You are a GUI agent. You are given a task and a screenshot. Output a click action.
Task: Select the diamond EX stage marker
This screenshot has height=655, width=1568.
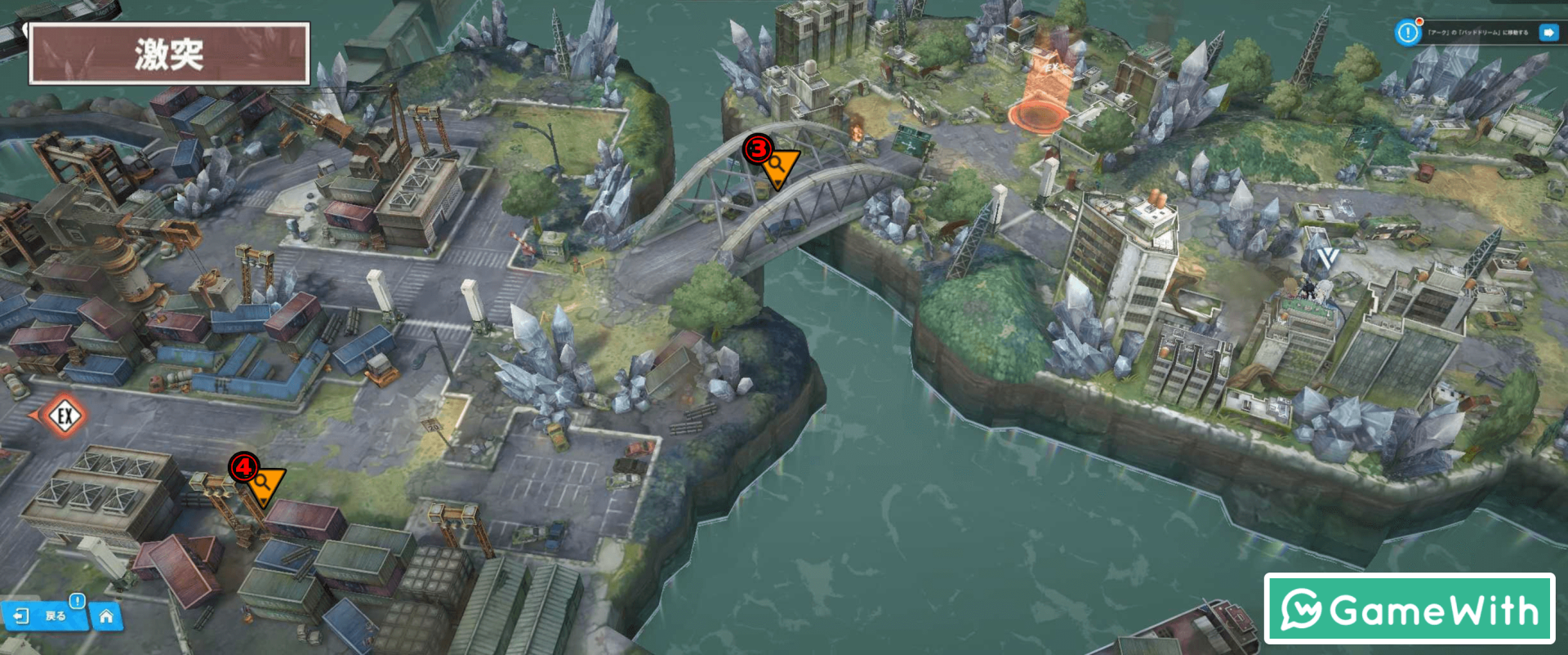[65, 416]
